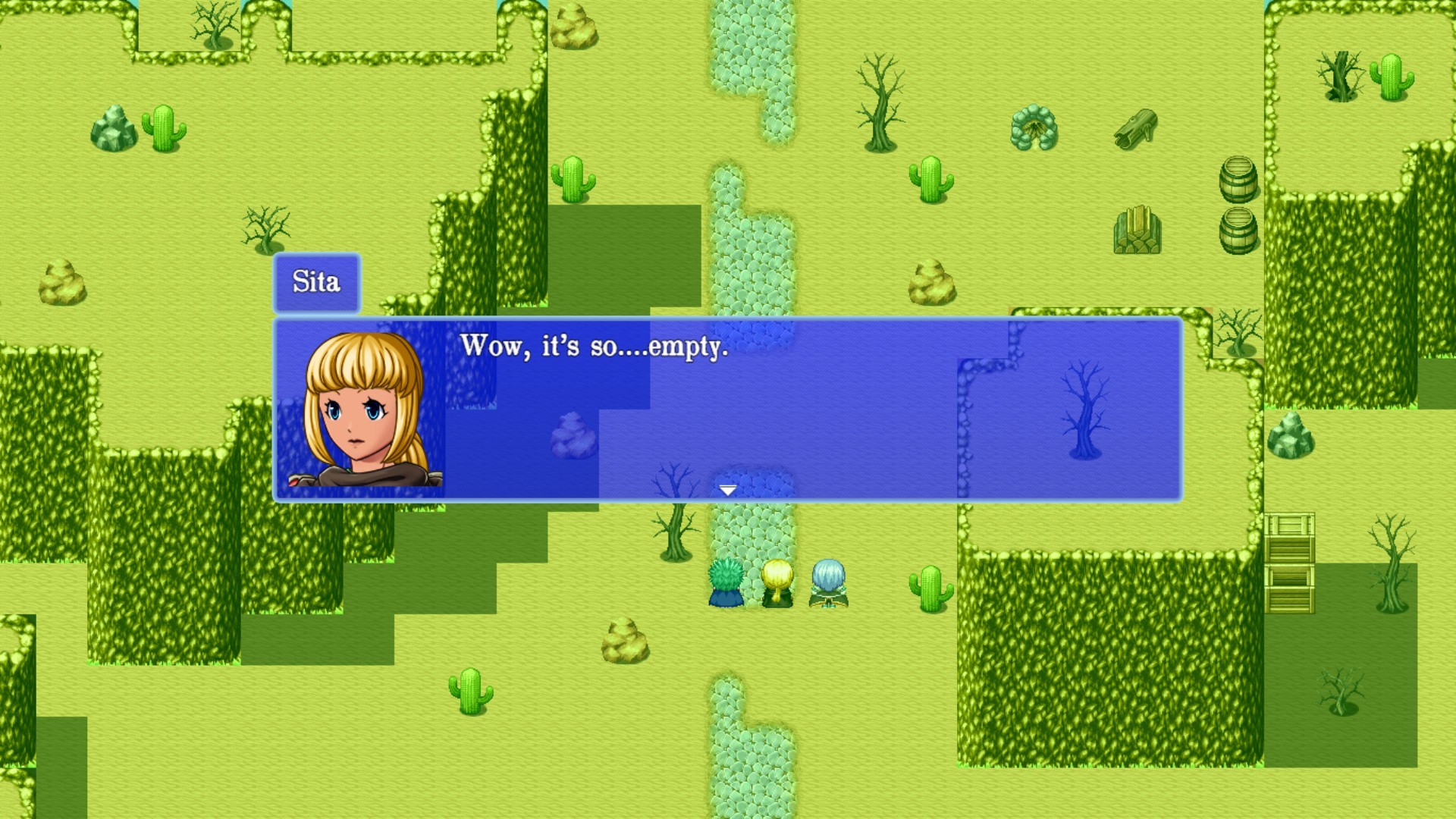The width and height of the screenshot is (1456, 819).
Task: Click the Sita name plate label
Action: tap(316, 284)
